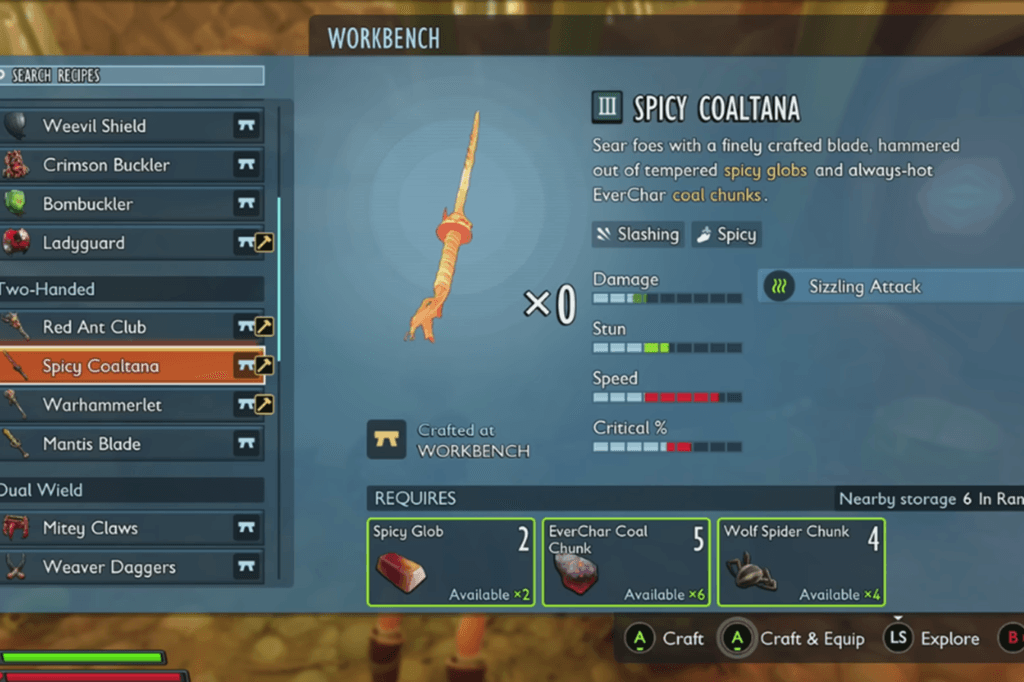Select the Ladyguard recipe
The height and width of the screenshot is (682, 1024).
[x=132, y=243]
